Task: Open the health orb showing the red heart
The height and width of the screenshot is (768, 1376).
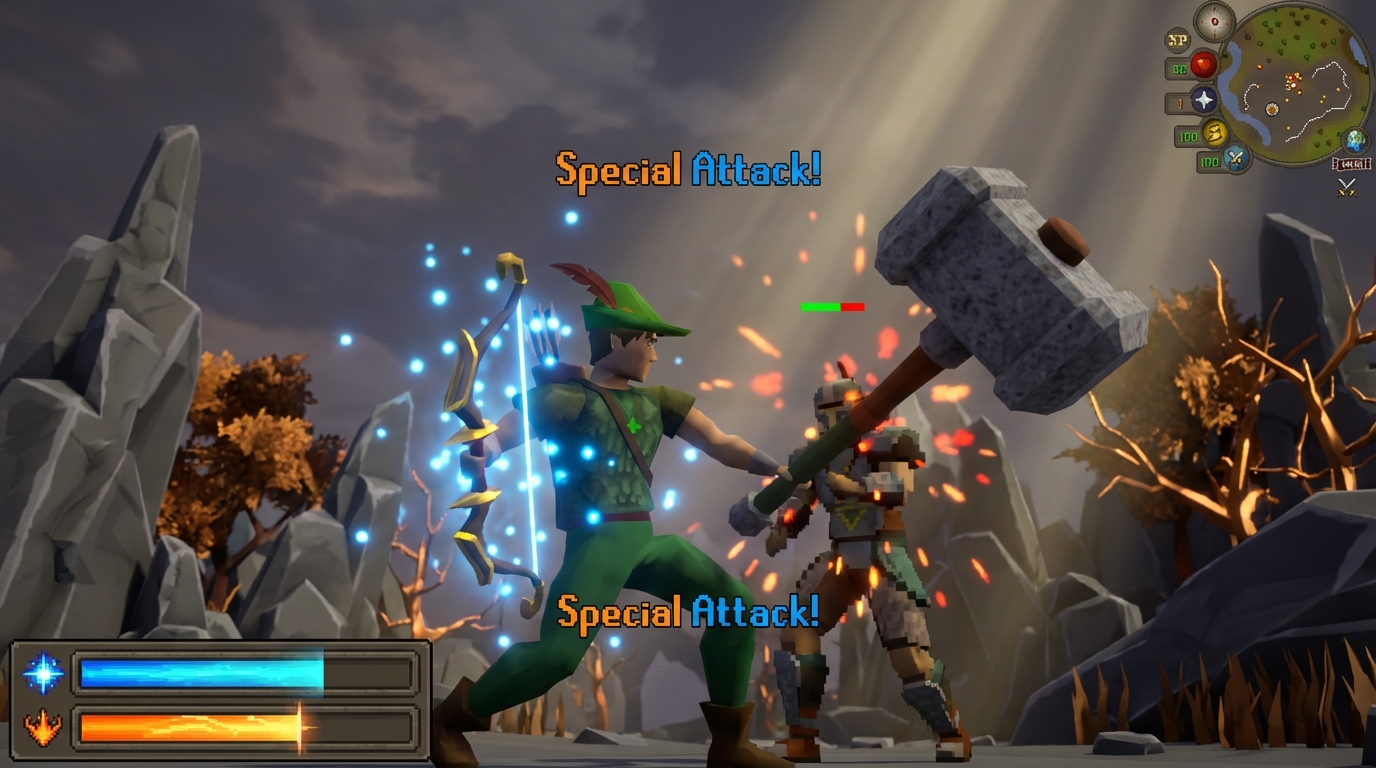Action: pyautogui.click(x=1203, y=64)
